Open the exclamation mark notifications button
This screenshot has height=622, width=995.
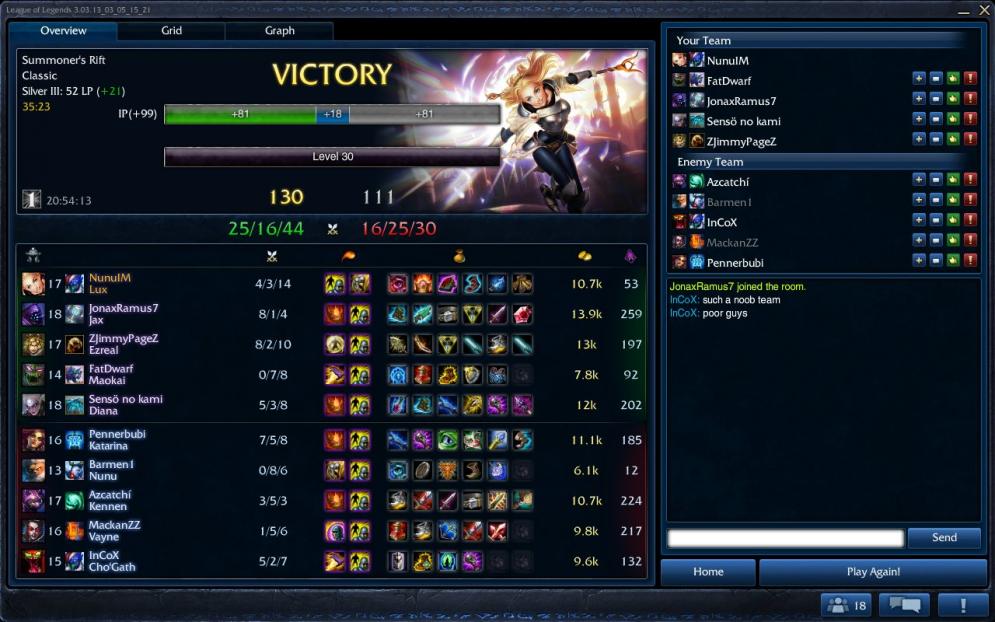coord(963,605)
